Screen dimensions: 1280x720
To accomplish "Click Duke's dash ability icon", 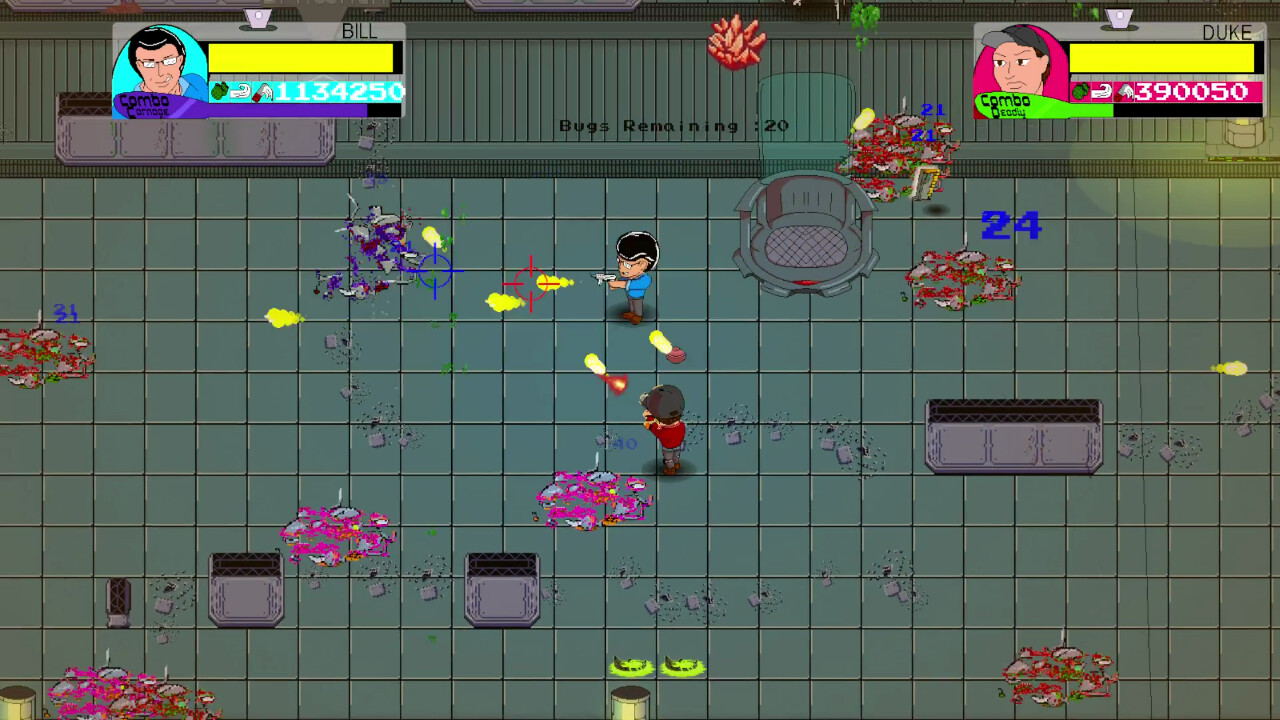I will (x=1103, y=91).
